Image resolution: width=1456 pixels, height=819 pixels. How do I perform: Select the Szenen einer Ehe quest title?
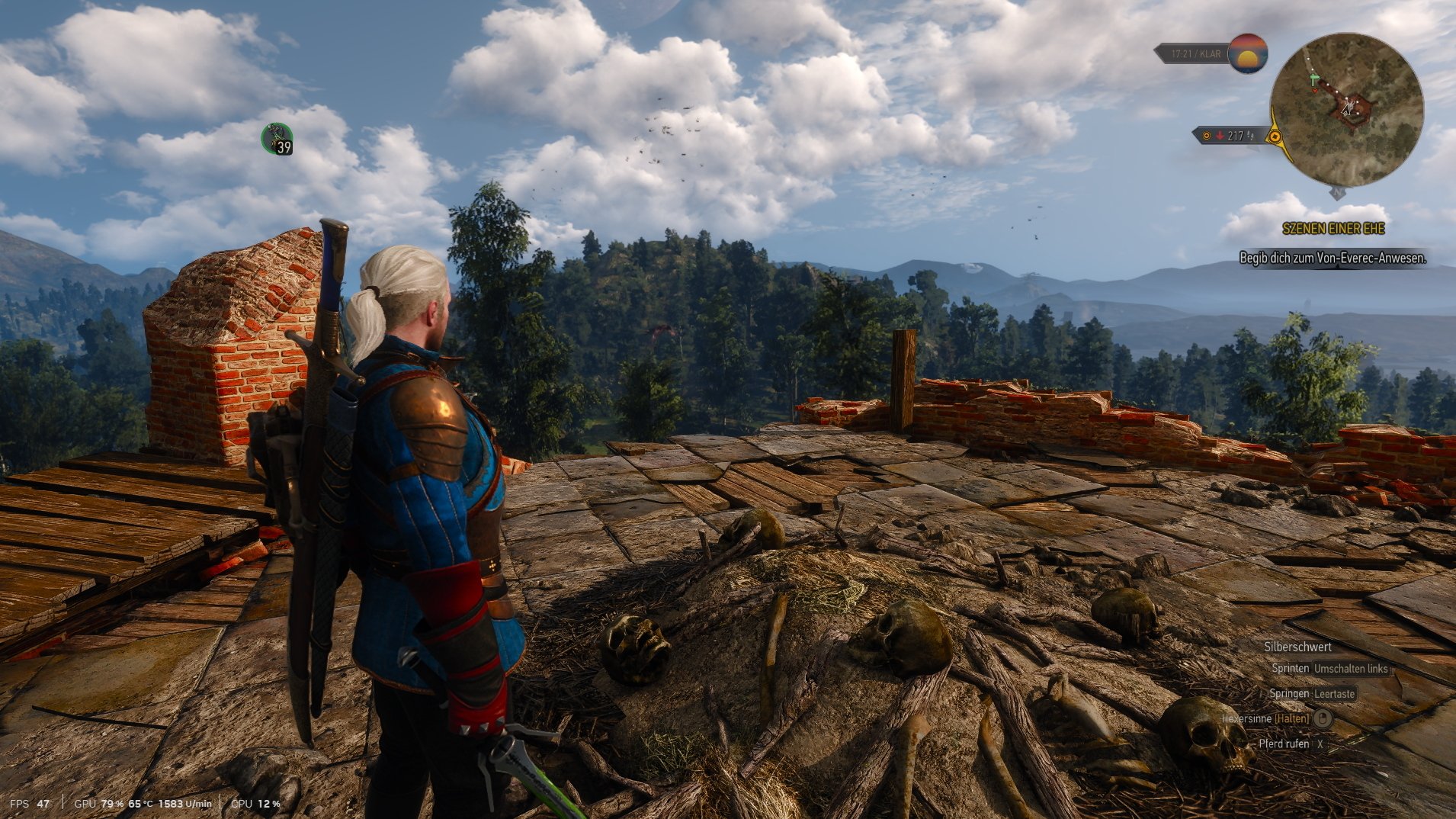[x=1333, y=229]
